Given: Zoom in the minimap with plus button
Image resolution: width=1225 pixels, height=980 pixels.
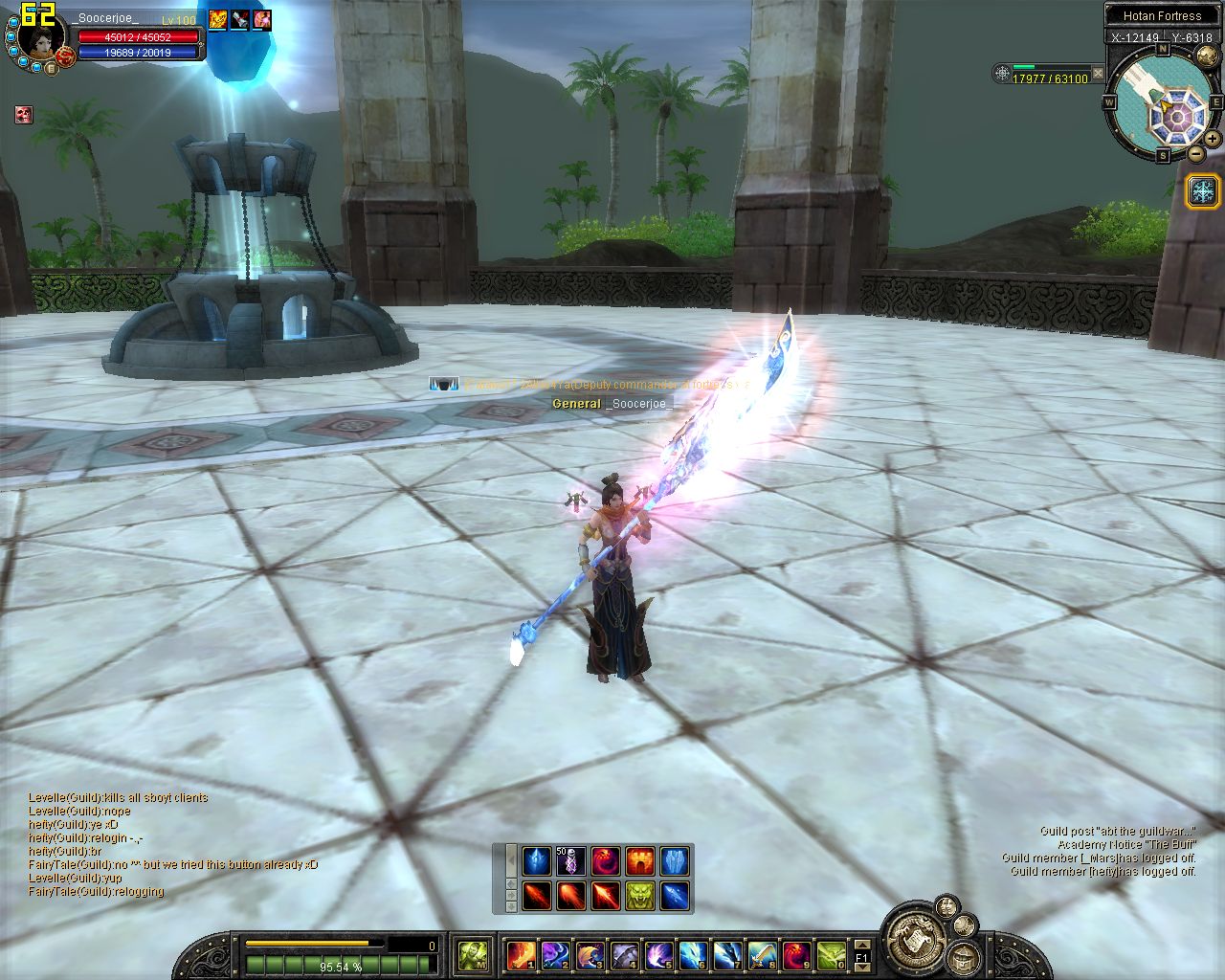Looking at the screenshot, I should (x=1213, y=139).
